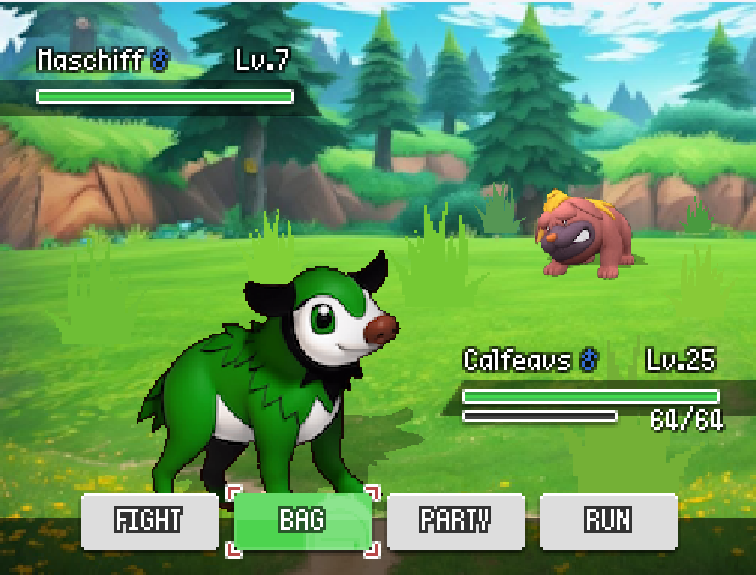Open the BAG menu
The width and height of the screenshot is (756, 575).
(x=302, y=521)
